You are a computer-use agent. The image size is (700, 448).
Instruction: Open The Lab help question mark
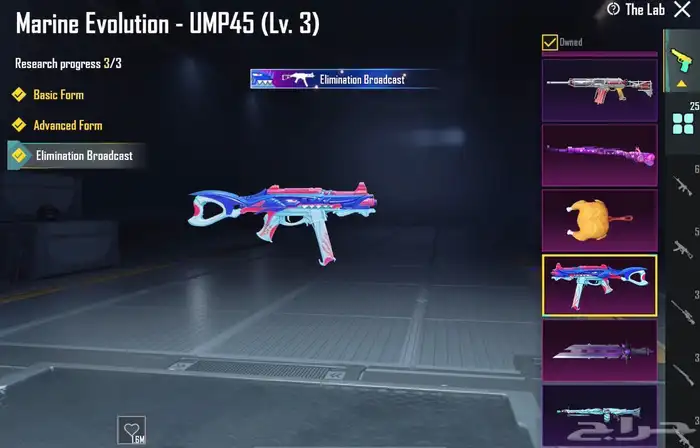click(613, 9)
